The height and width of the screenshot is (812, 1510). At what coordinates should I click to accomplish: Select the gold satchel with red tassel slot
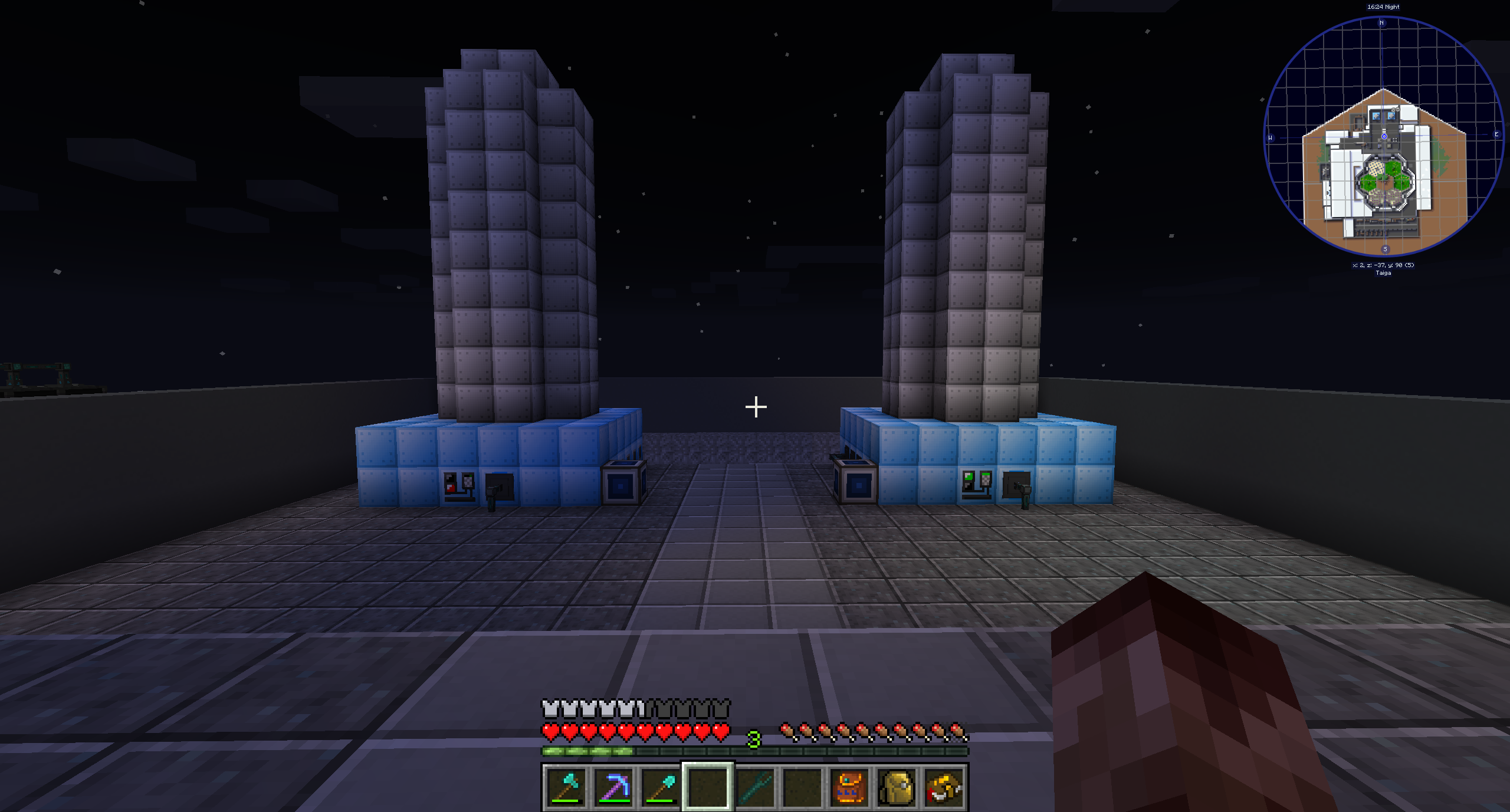pos(944,787)
